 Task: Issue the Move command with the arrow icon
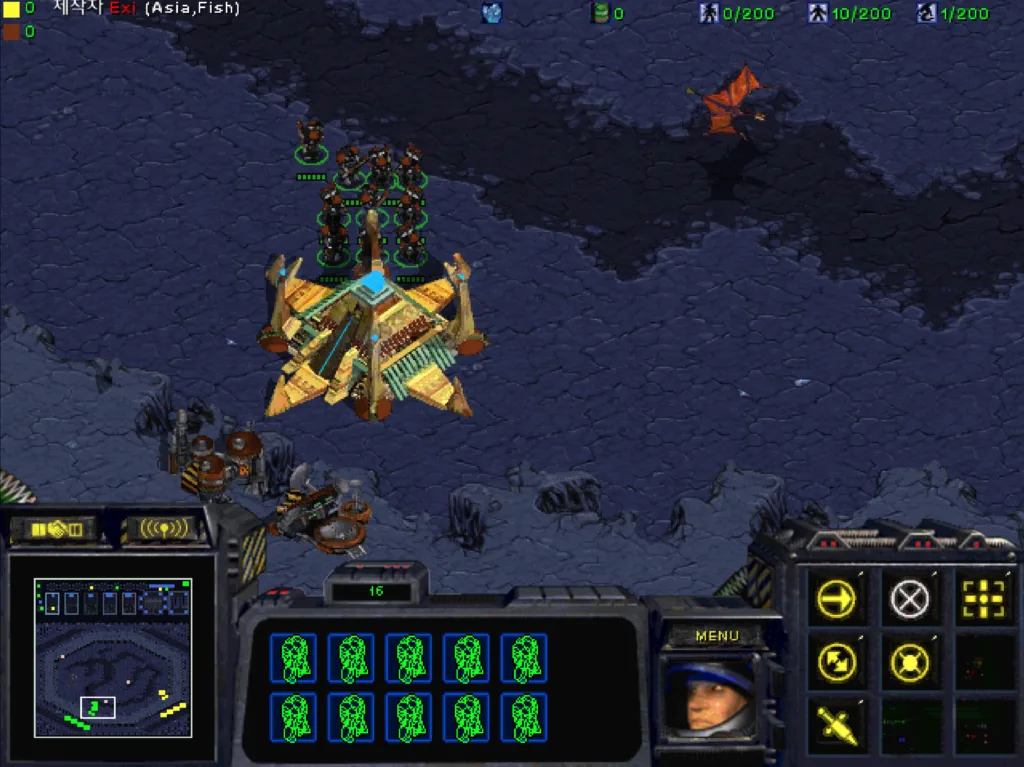[x=836, y=600]
